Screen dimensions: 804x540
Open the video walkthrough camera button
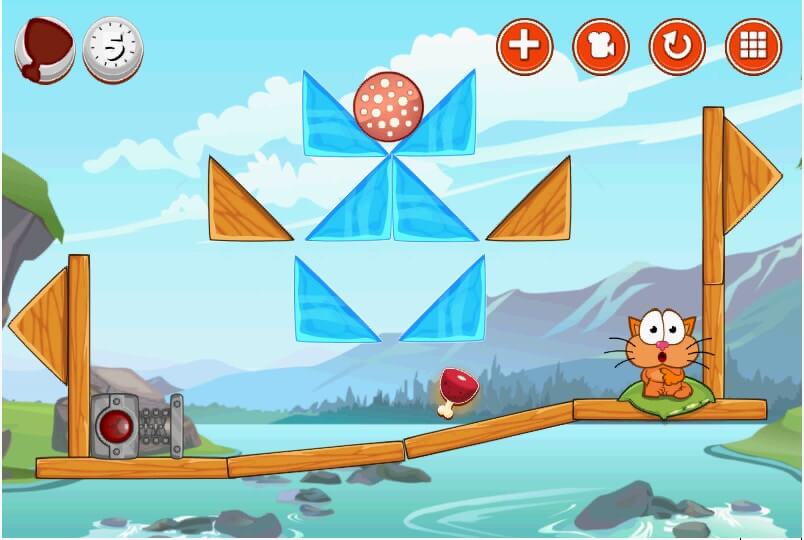[601, 45]
